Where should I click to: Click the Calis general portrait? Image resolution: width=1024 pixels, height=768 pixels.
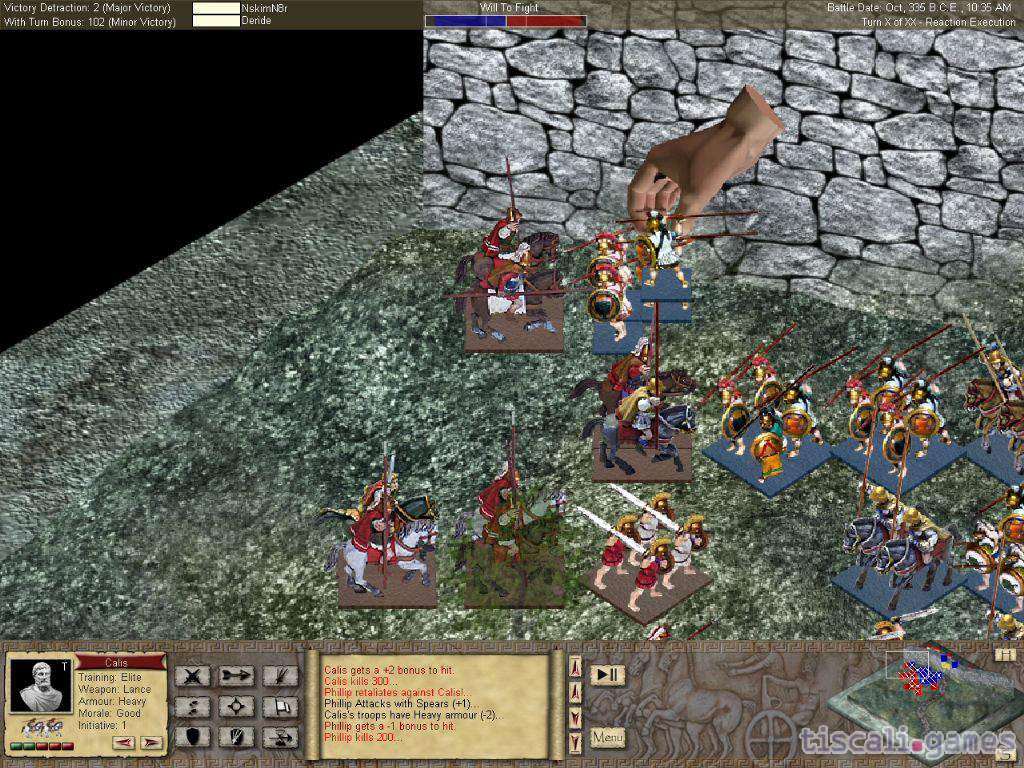tap(41, 685)
